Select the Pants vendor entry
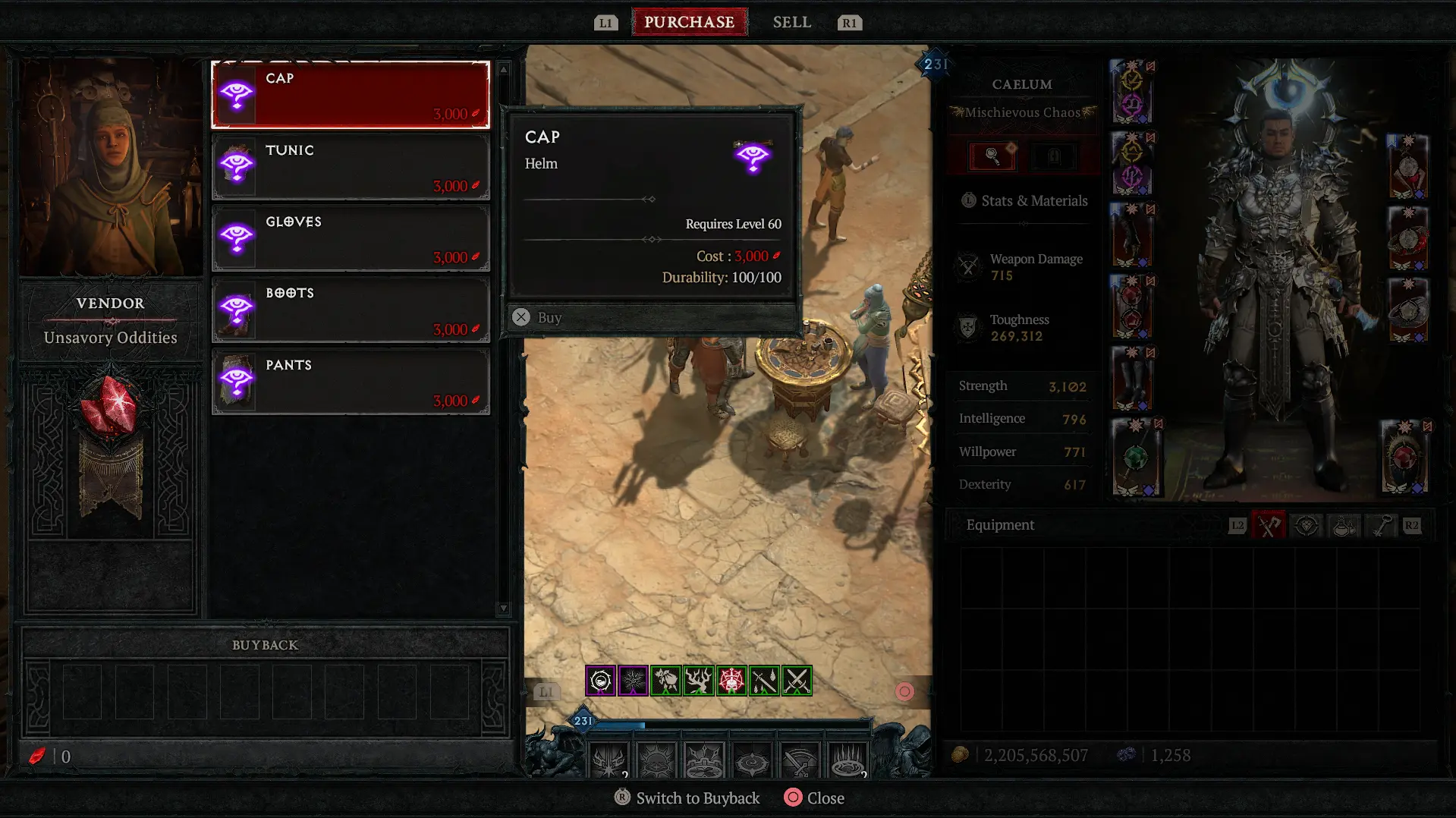This screenshot has height=818, width=1456. (x=351, y=382)
